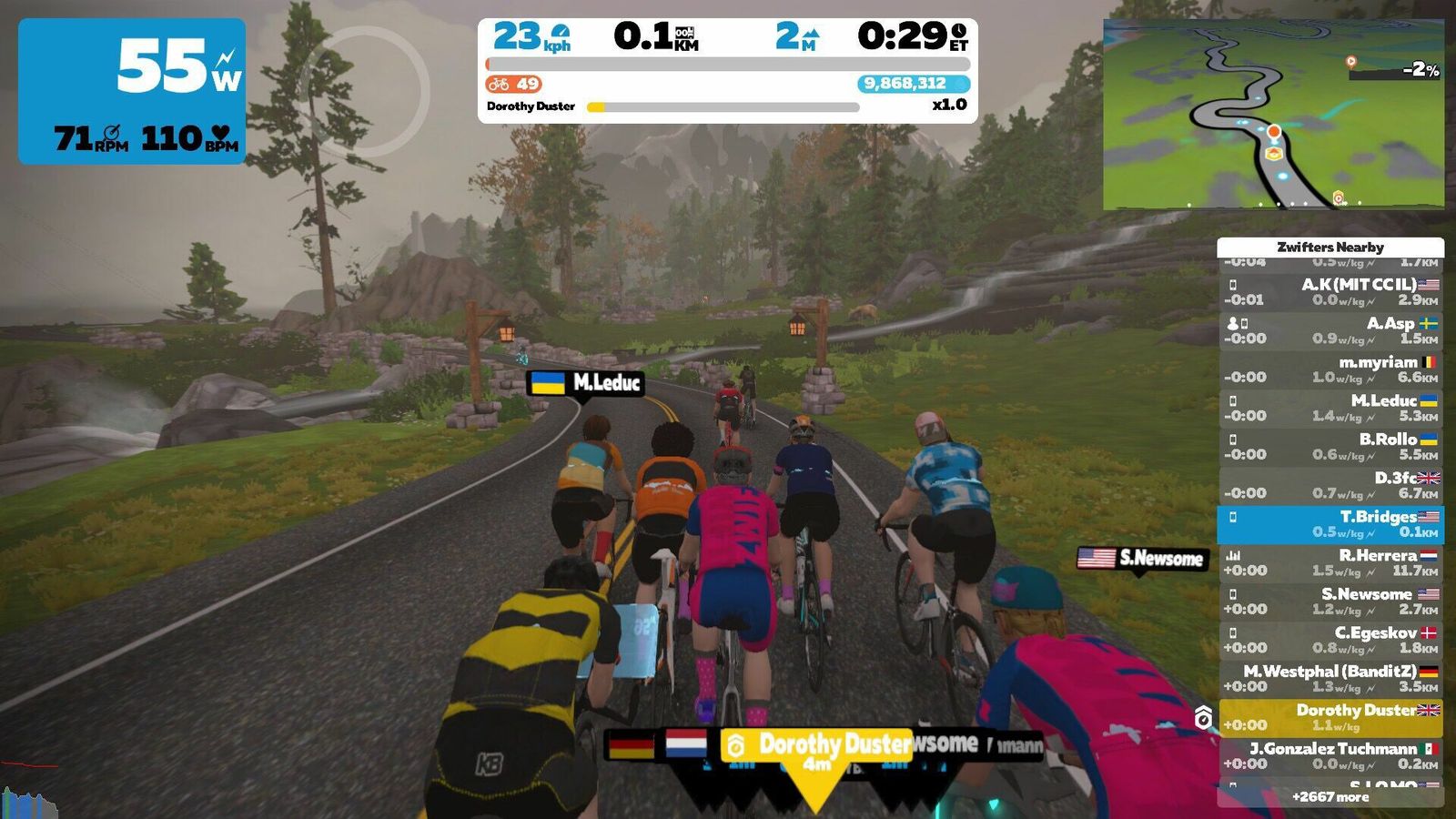Open the route minimap
The height and width of the screenshot is (819, 1456).
1273,114
